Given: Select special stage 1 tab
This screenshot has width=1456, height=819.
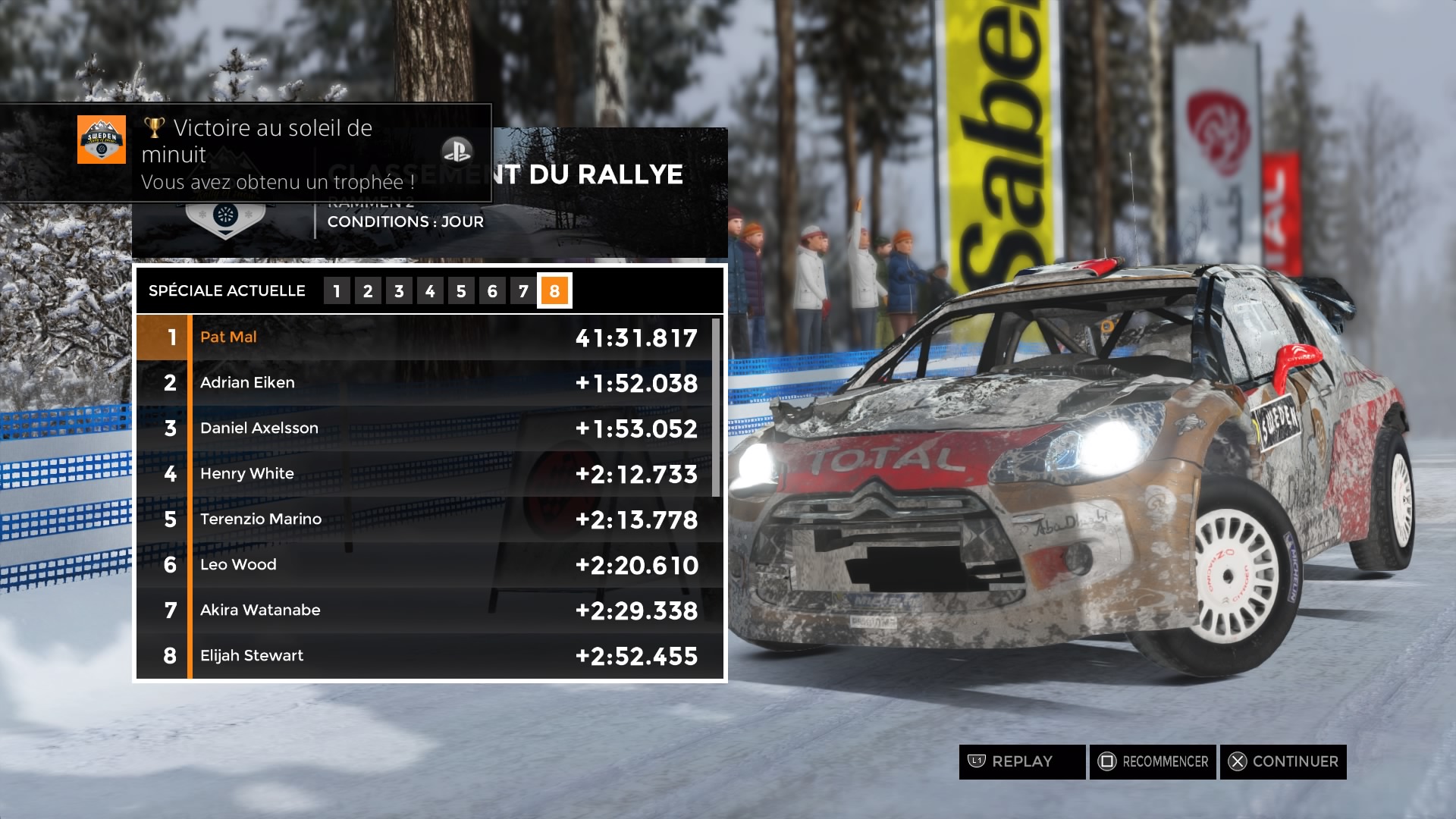Looking at the screenshot, I should (337, 291).
